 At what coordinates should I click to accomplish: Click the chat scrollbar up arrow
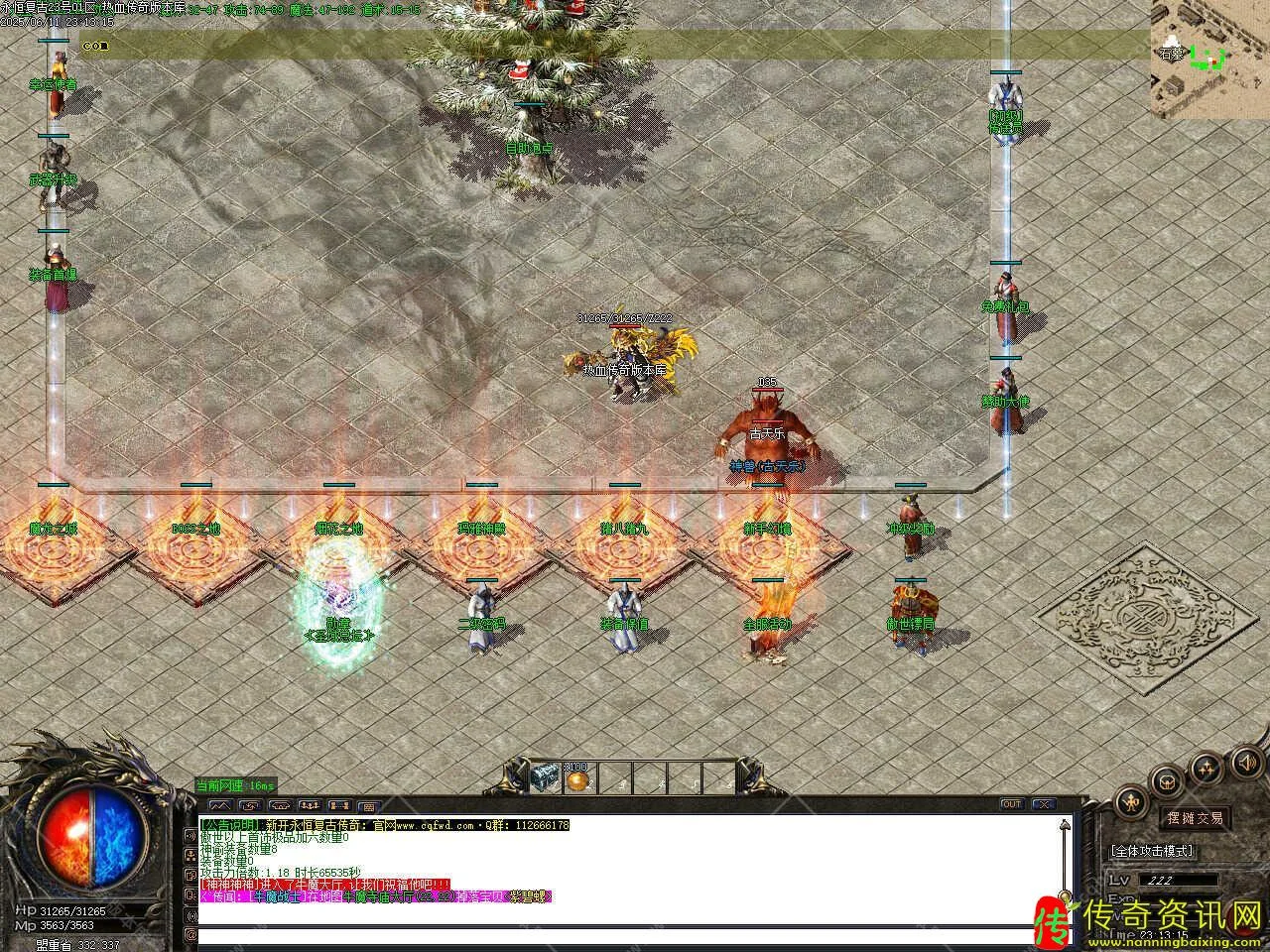click(x=1066, y=824)
